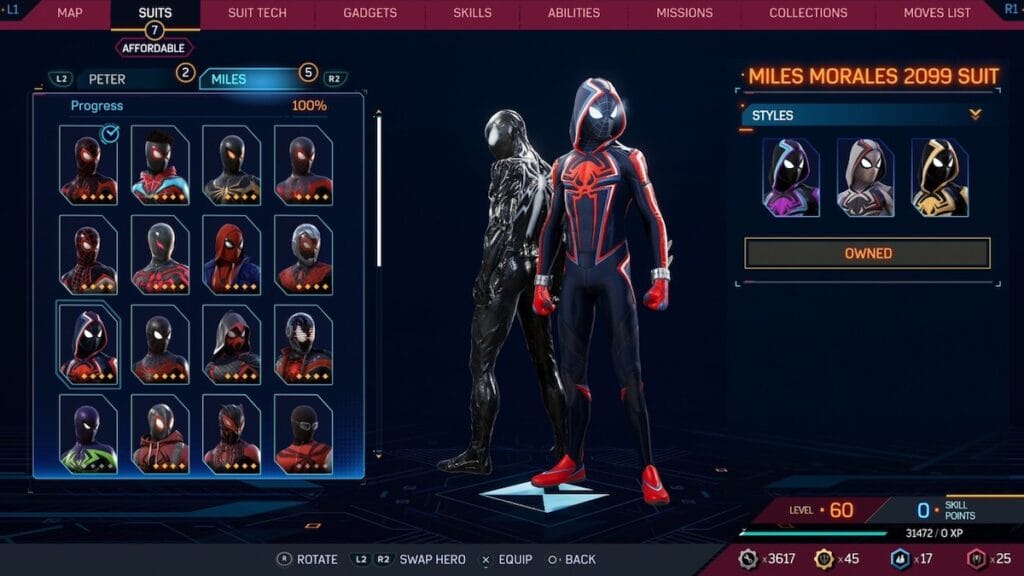1024x576 pixels.
Task: Pick the purple and green suit tile
Action: [88, 434]
